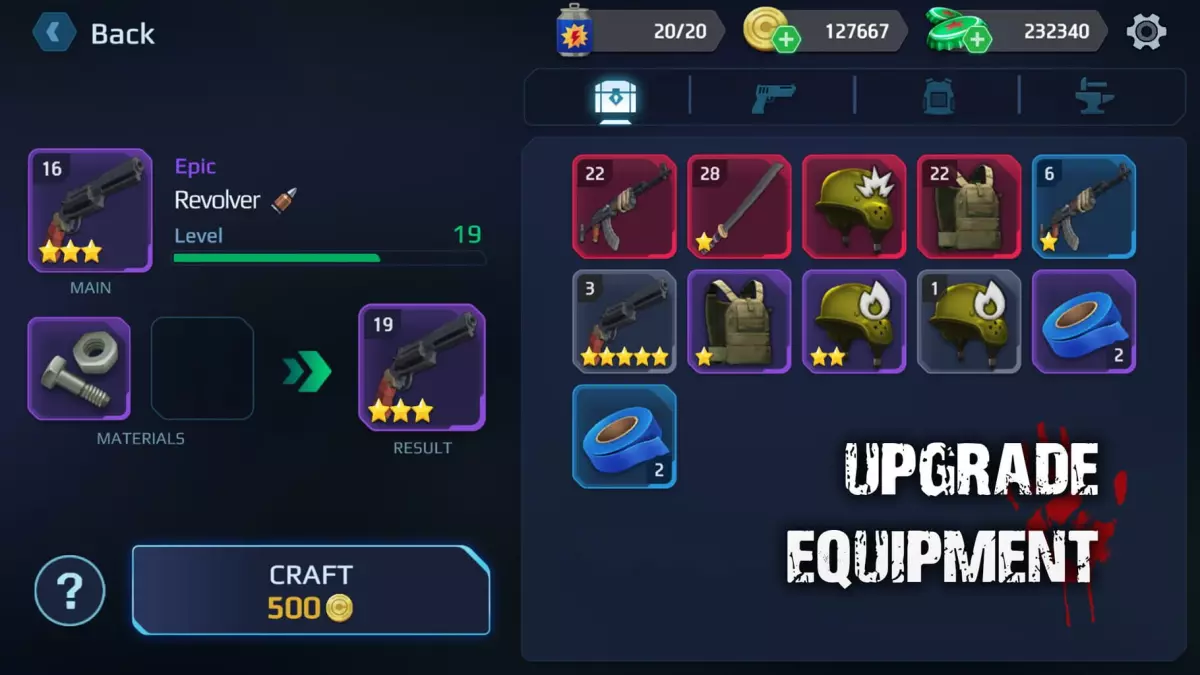
Task: Select the level 6 blue rifle
Action: coord(1084,207)
